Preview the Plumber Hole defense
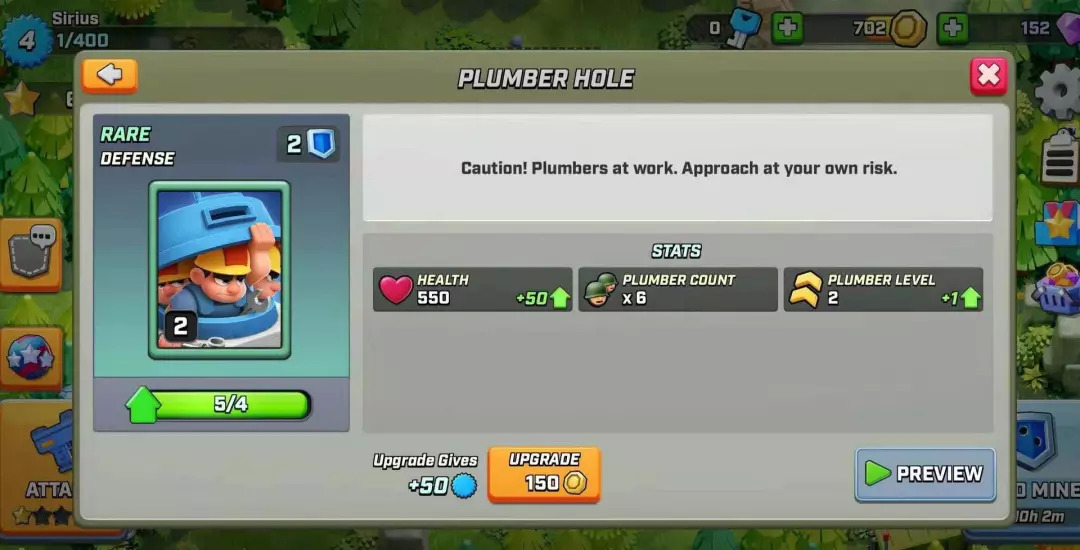 pyautogui.click(x=925, y=474)
